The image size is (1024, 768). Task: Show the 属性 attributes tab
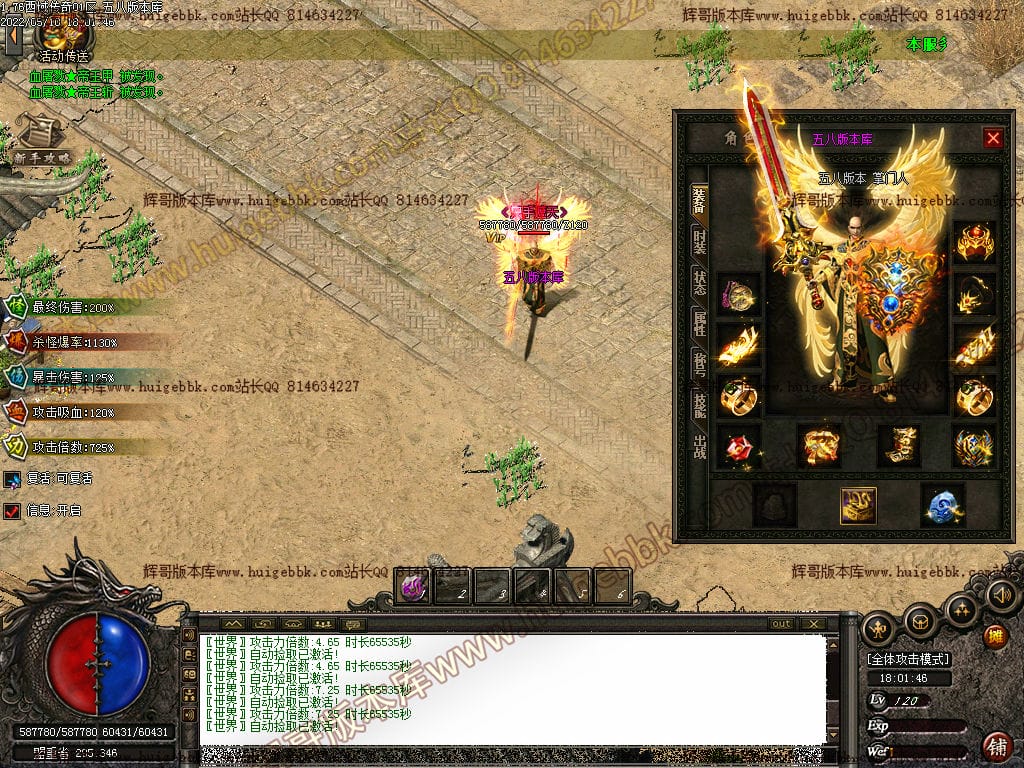(700, 322)
